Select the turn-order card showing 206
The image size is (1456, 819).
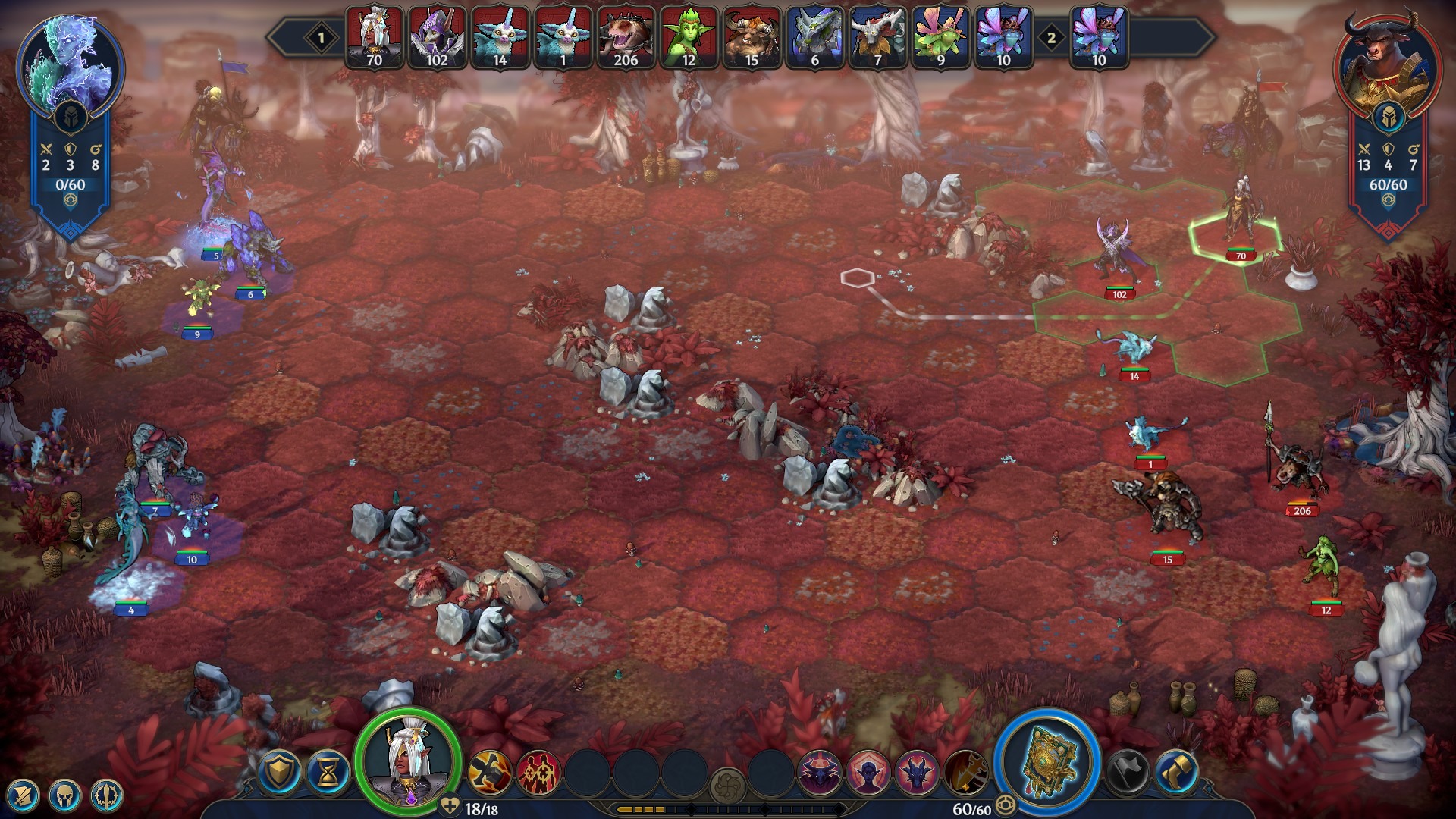point(626,38)
